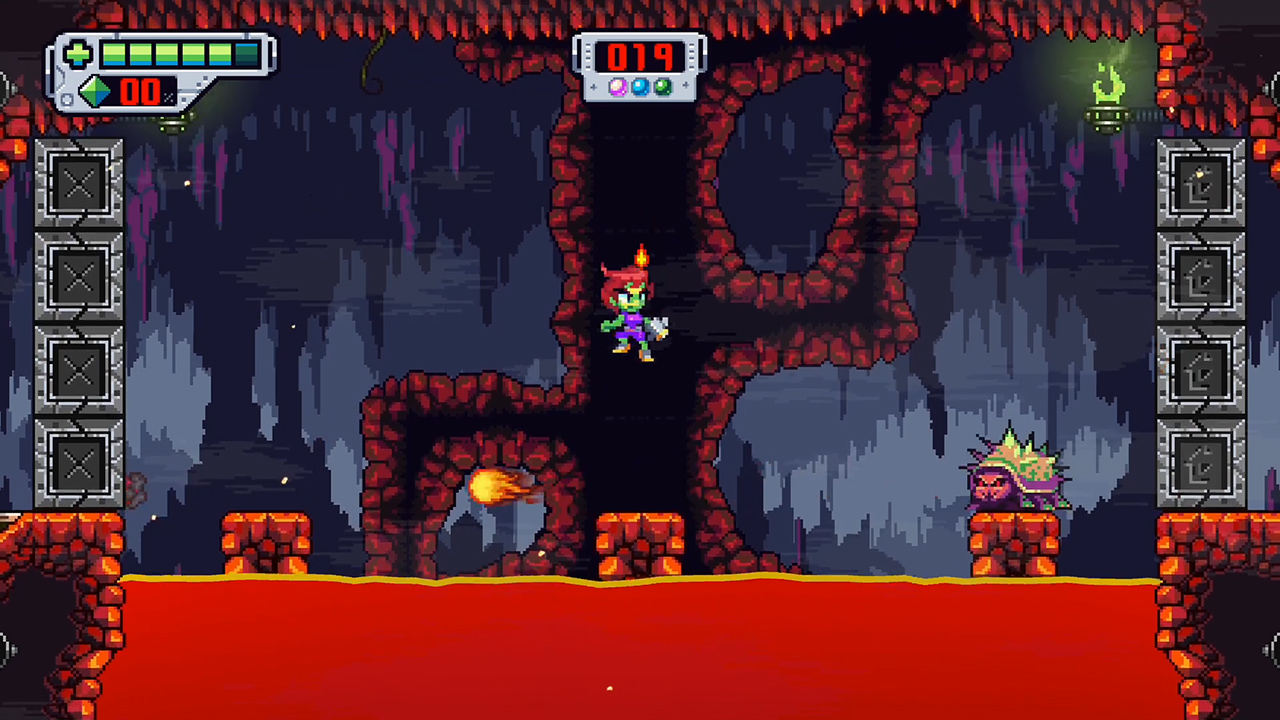Select the timer panel showing 019

pyautogui.click(x=642, y=57)
